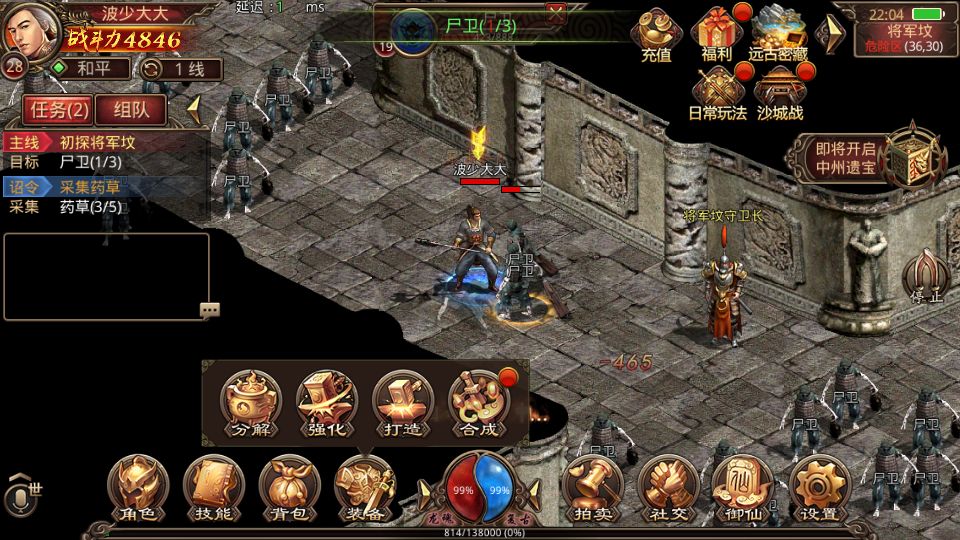
Task: Select the 强化 enhance option
Action: pos(326,403)
